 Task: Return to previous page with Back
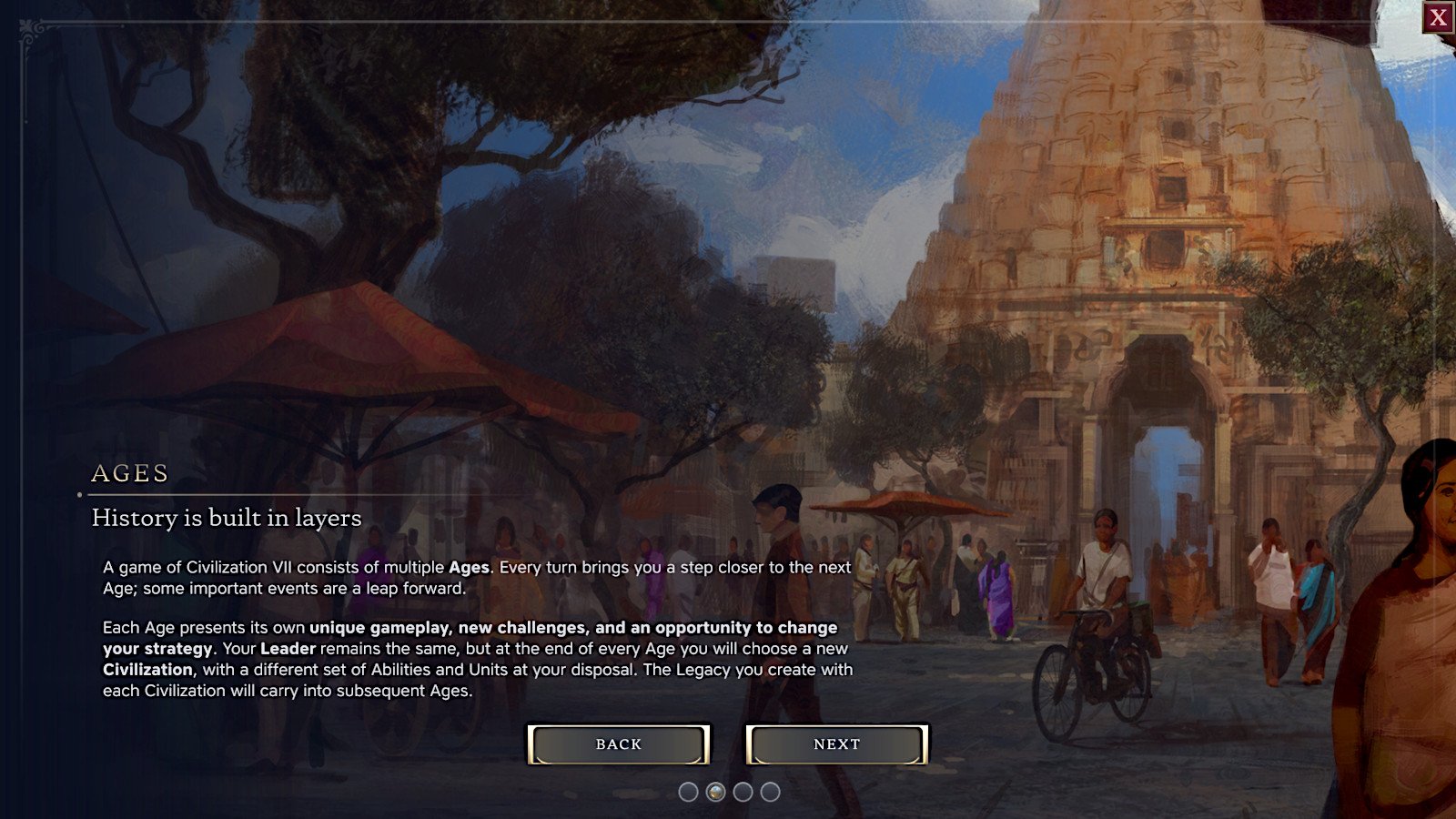[619, 744]
